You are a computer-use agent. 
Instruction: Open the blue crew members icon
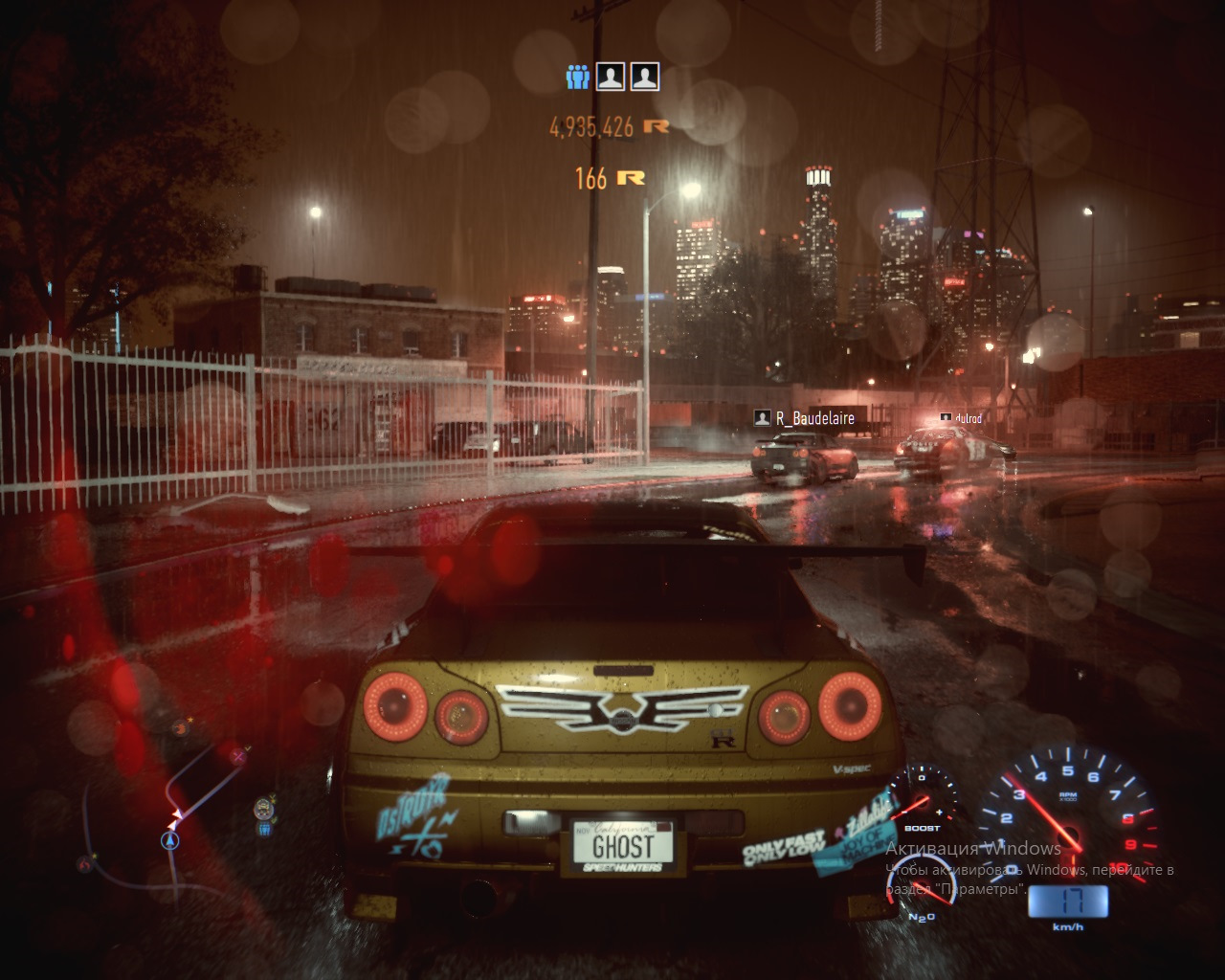point(577,77)
